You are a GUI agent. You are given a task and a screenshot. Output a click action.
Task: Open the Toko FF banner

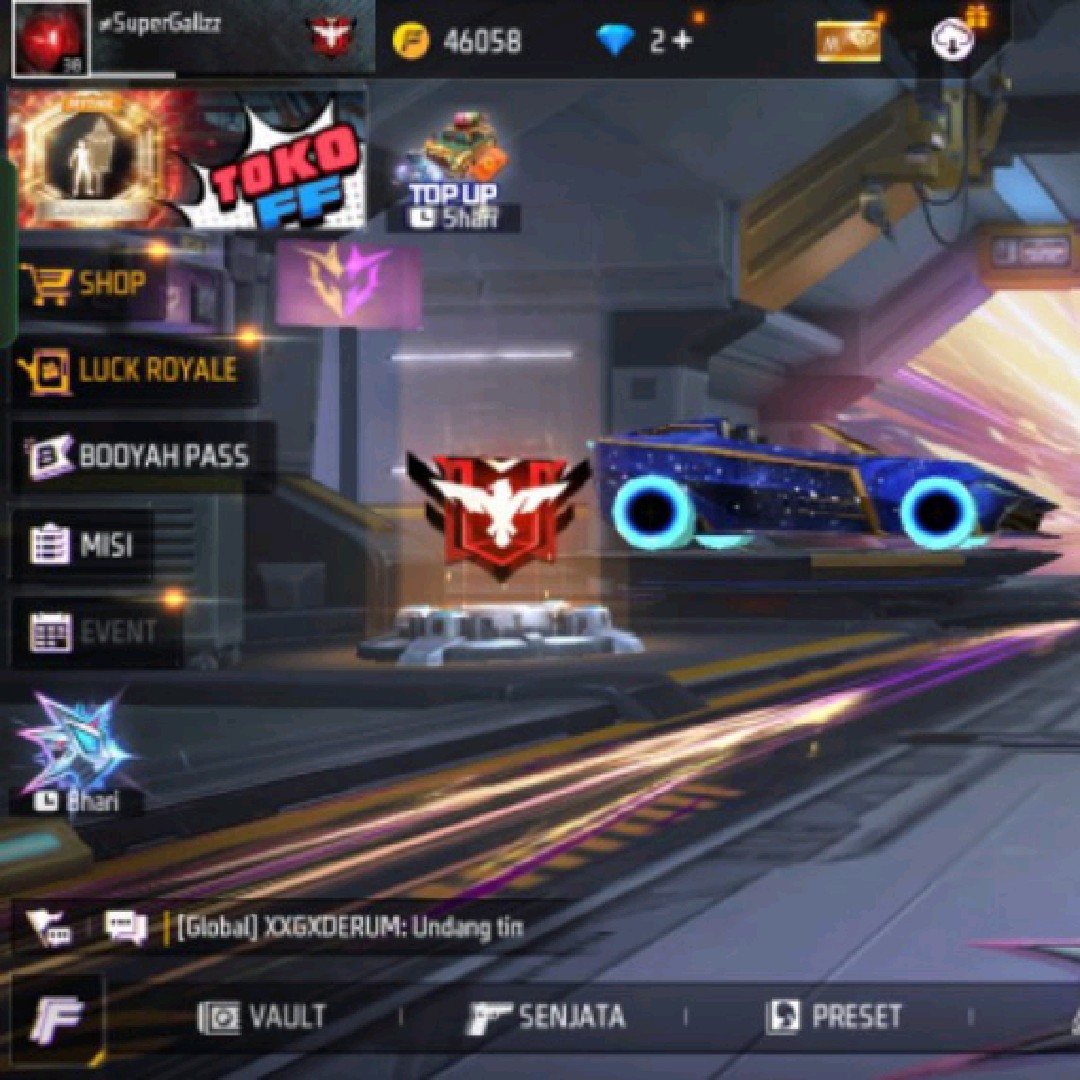click(x=187, y=158)
